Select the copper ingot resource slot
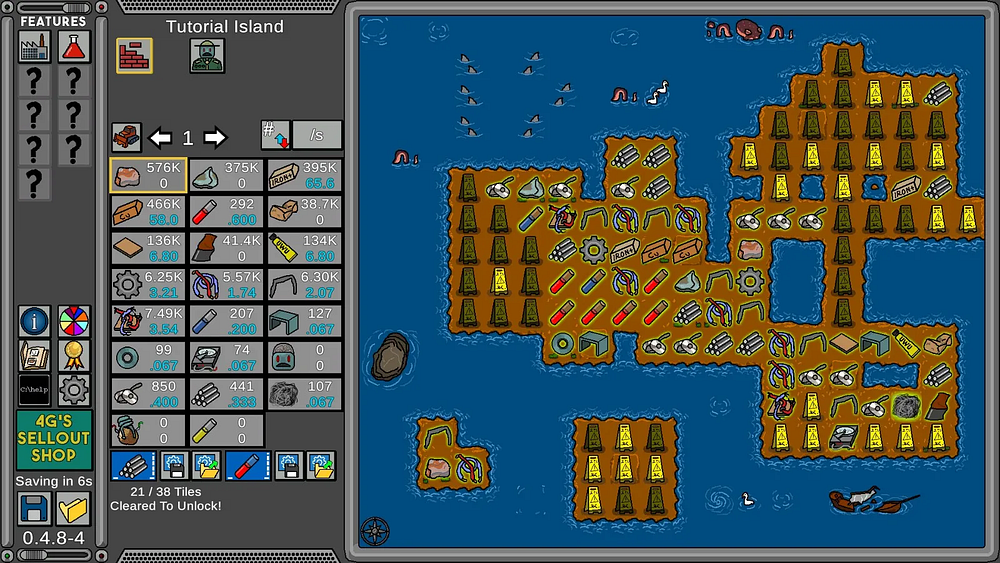 [148, 211]
